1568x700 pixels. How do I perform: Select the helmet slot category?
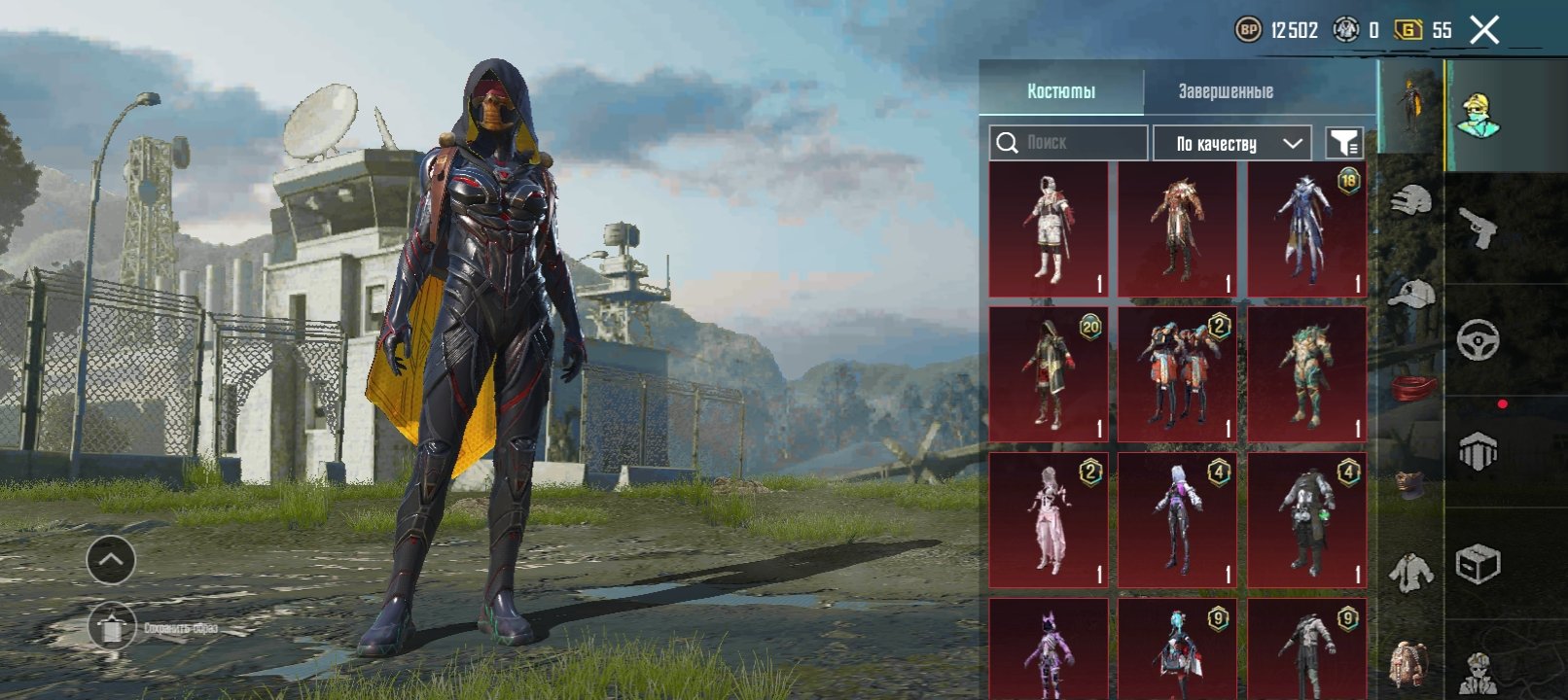[1410, 202]
